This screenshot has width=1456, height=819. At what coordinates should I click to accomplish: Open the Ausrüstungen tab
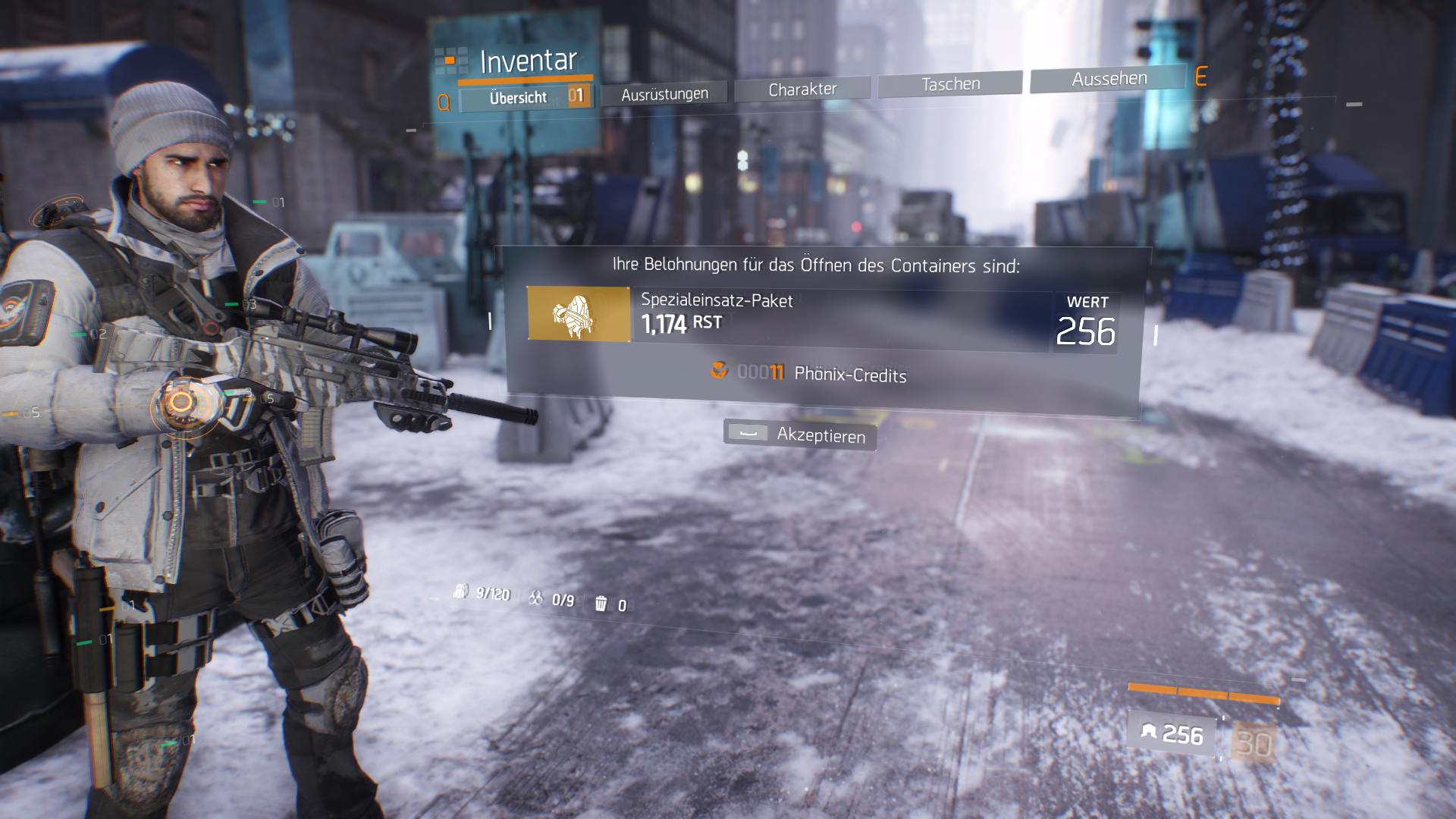(664, 93)
